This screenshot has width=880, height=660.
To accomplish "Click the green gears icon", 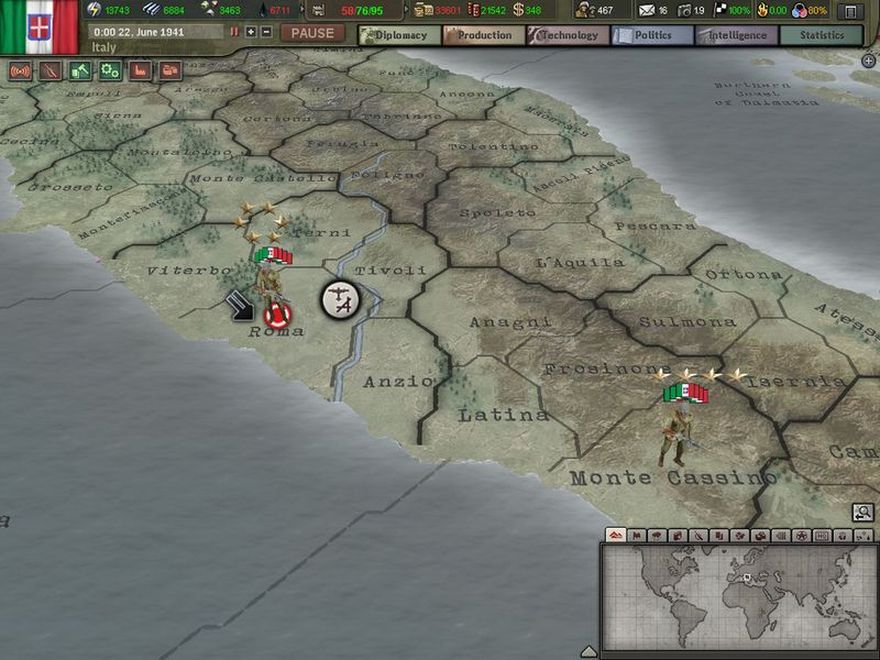I will [110, 71].
